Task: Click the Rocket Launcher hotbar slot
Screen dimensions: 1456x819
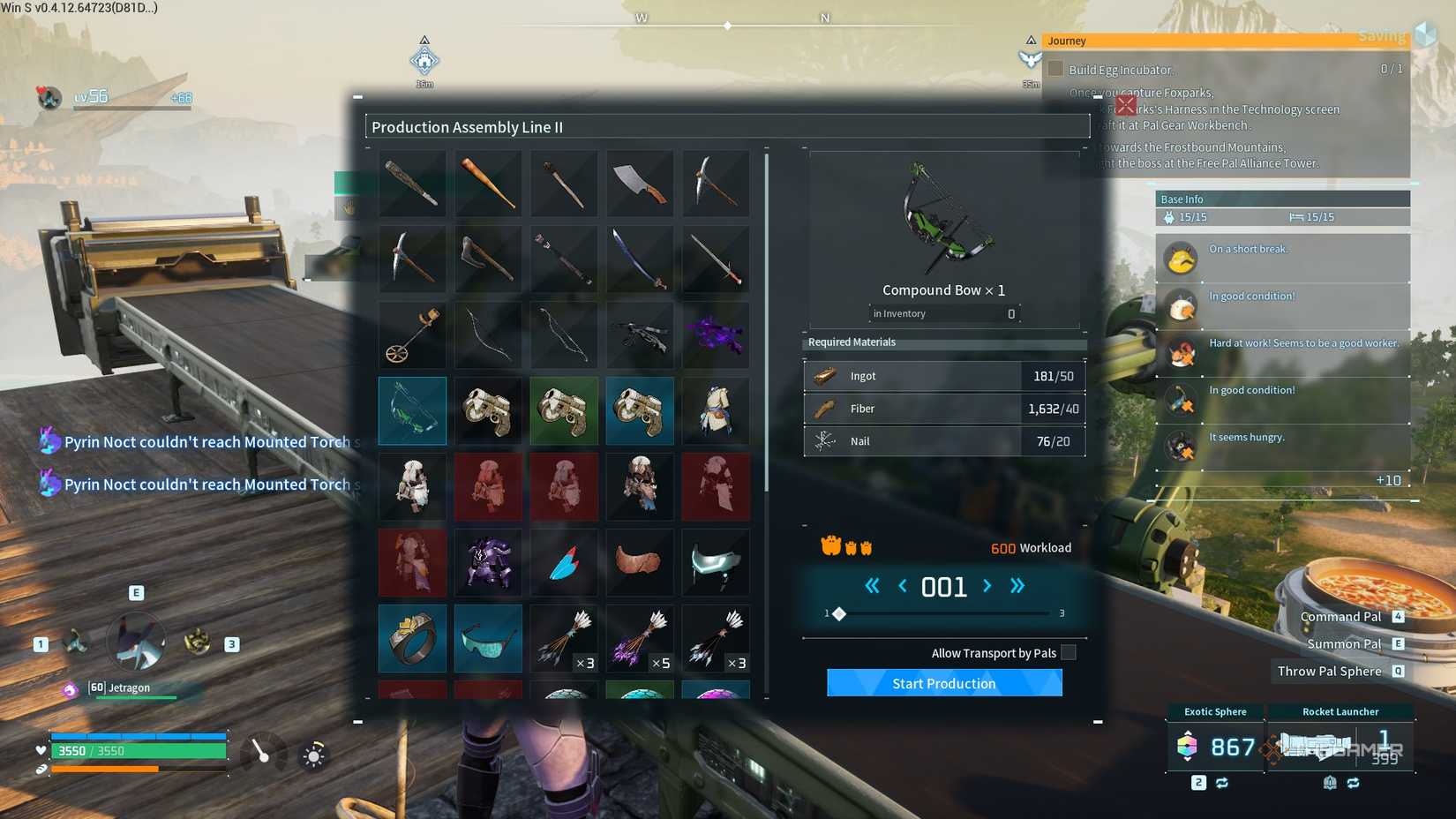Action: (x=1339, y=747)
